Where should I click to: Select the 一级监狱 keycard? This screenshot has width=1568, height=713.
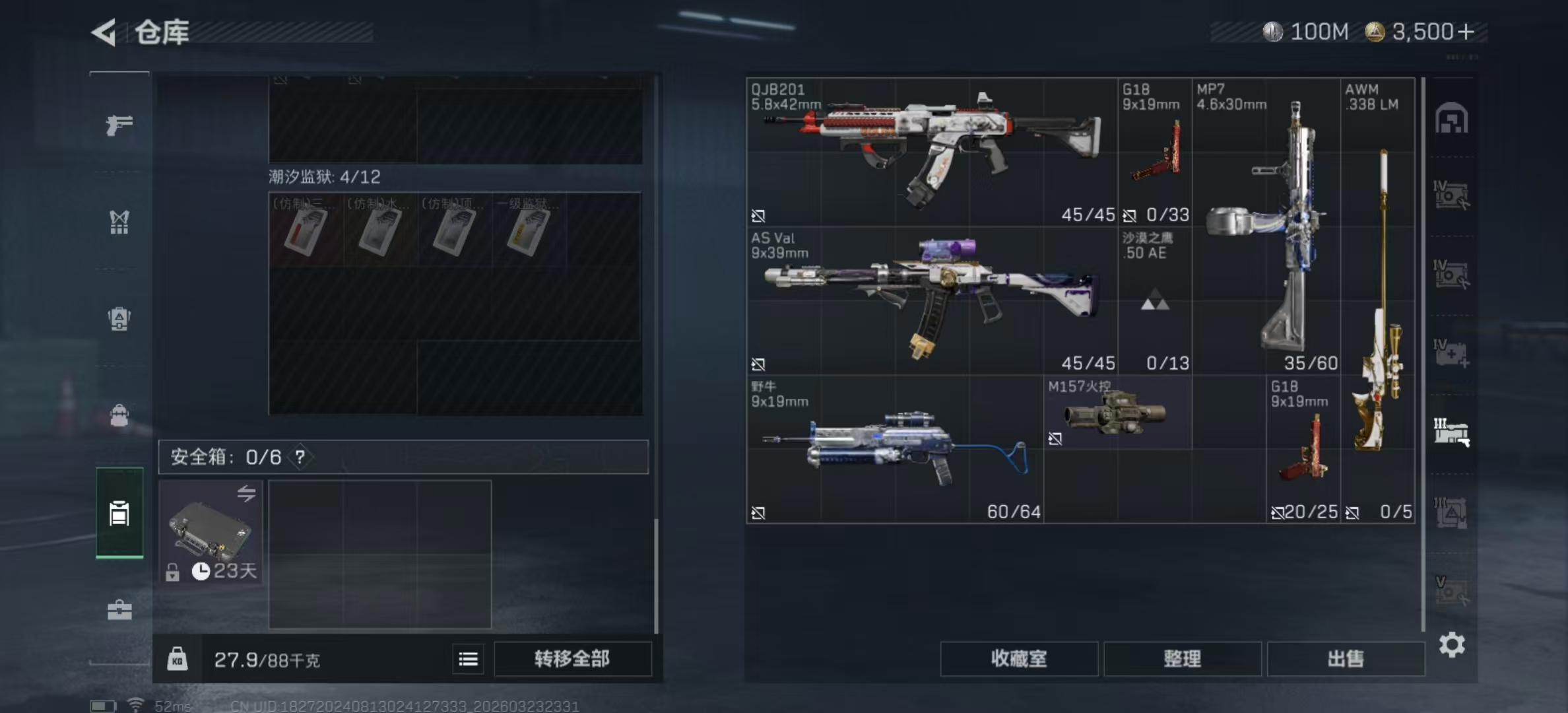click(529, 230)
